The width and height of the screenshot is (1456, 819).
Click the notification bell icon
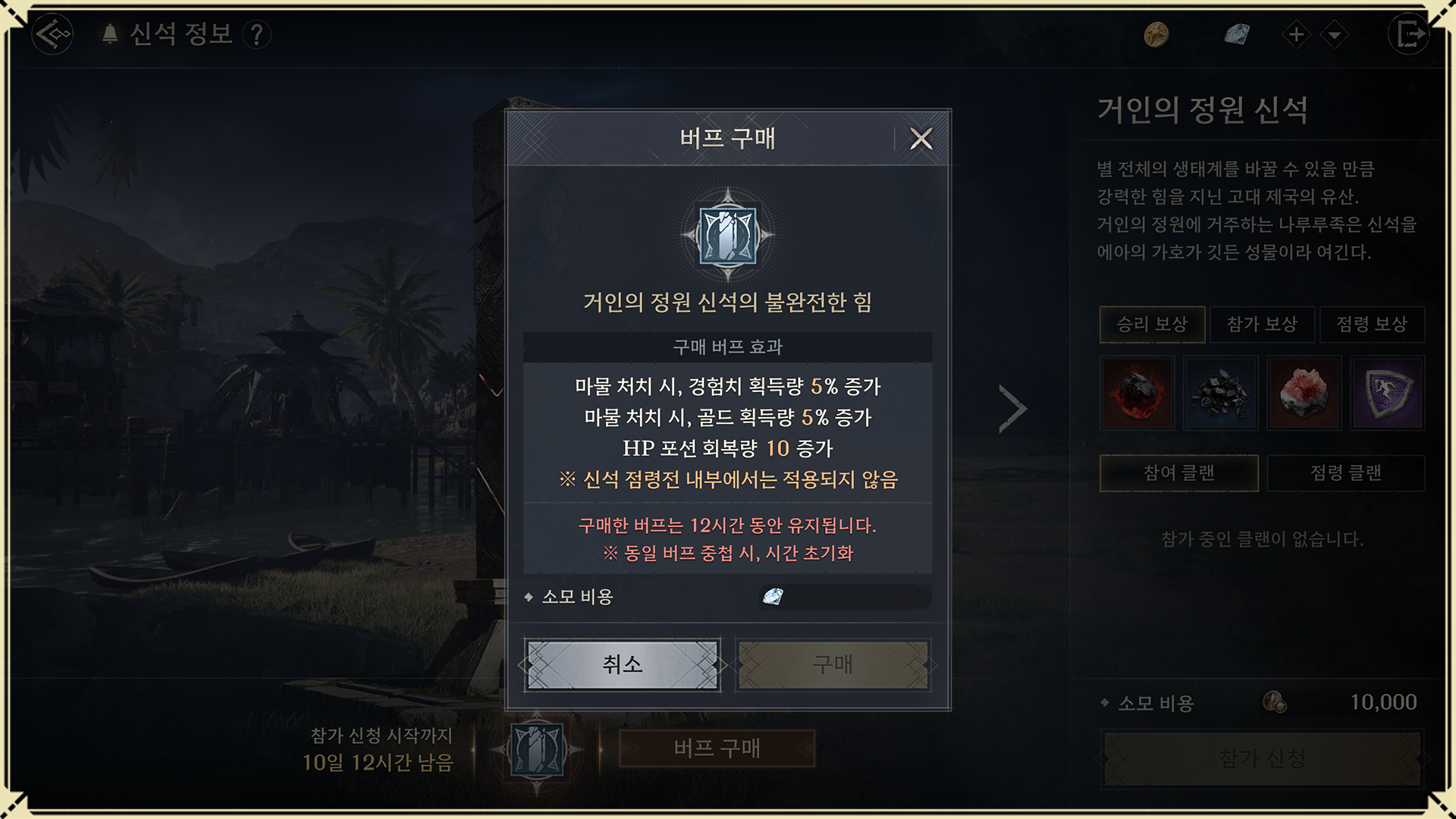click(x=110, y=34)
